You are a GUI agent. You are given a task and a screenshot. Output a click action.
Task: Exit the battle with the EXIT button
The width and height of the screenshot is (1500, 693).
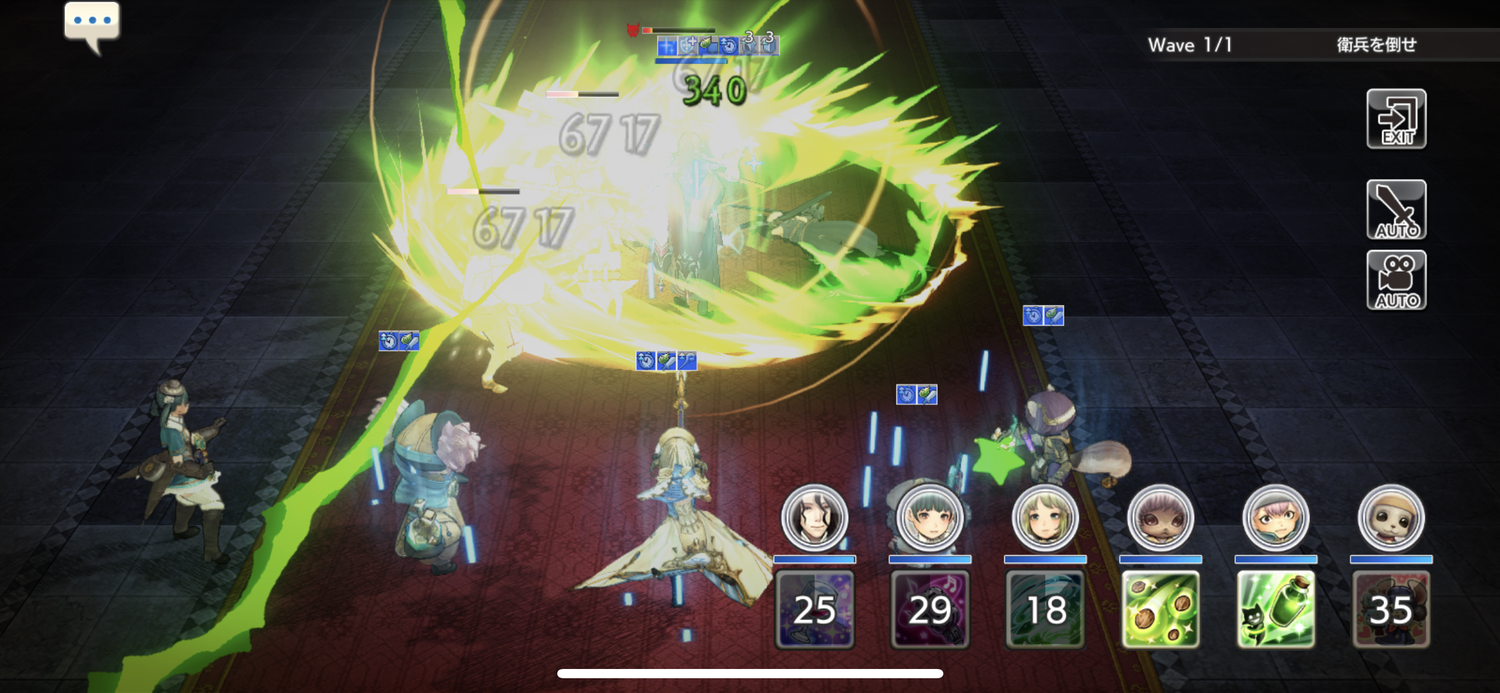click(1396, 119)
